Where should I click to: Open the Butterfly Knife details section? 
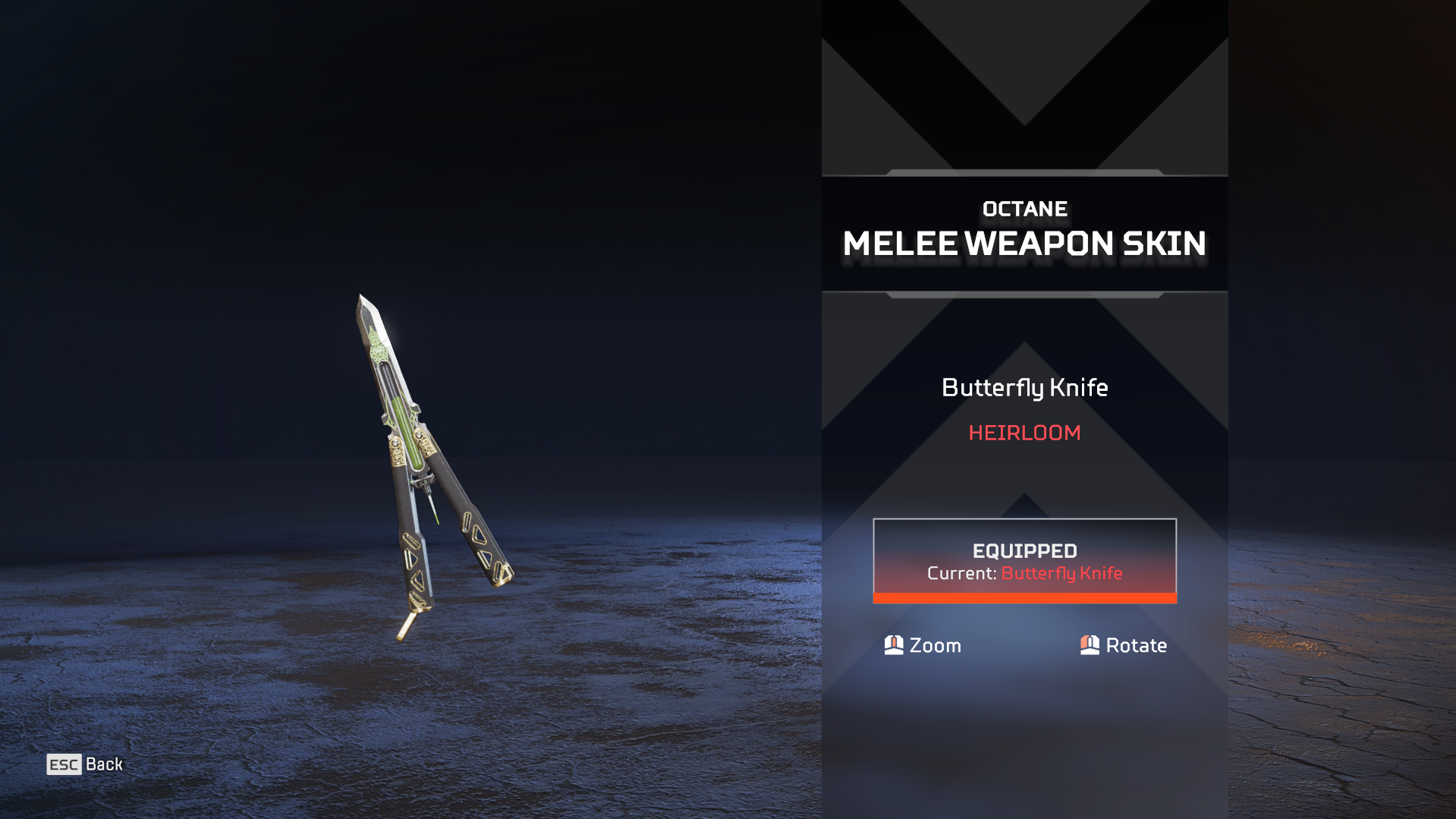tap(1025, 388)
